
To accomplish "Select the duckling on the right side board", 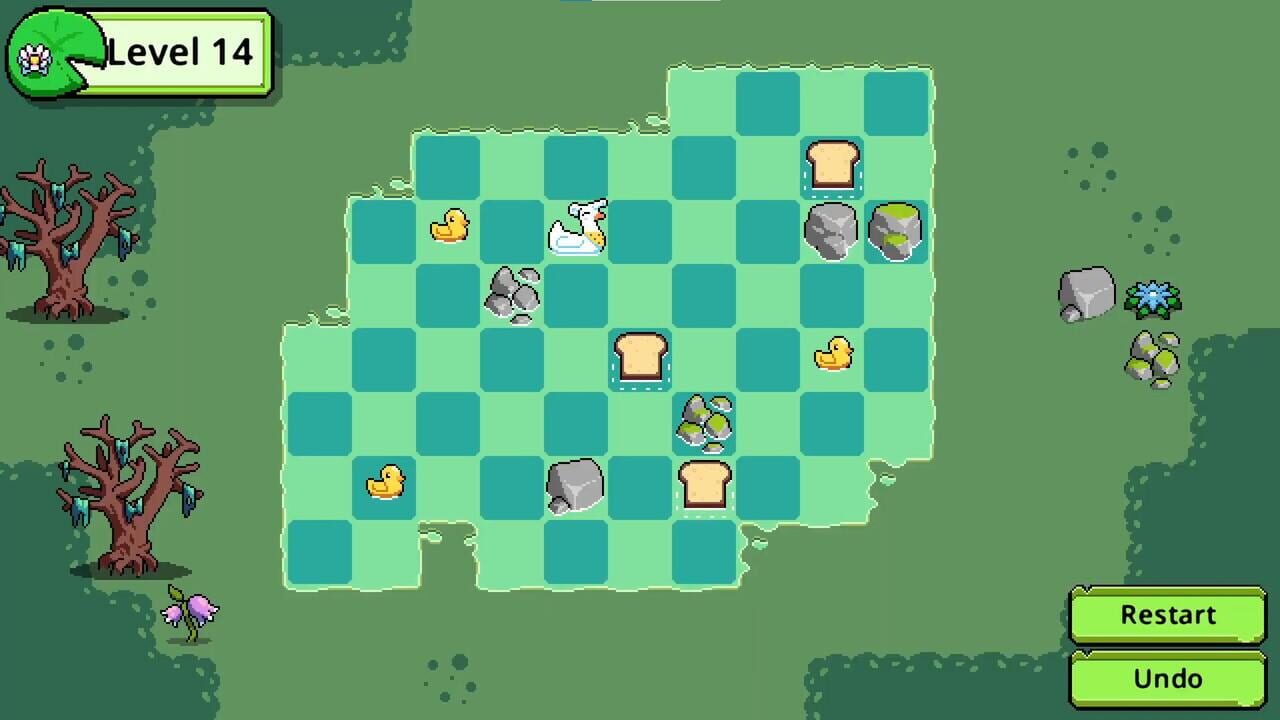I will tap(833, 352).
